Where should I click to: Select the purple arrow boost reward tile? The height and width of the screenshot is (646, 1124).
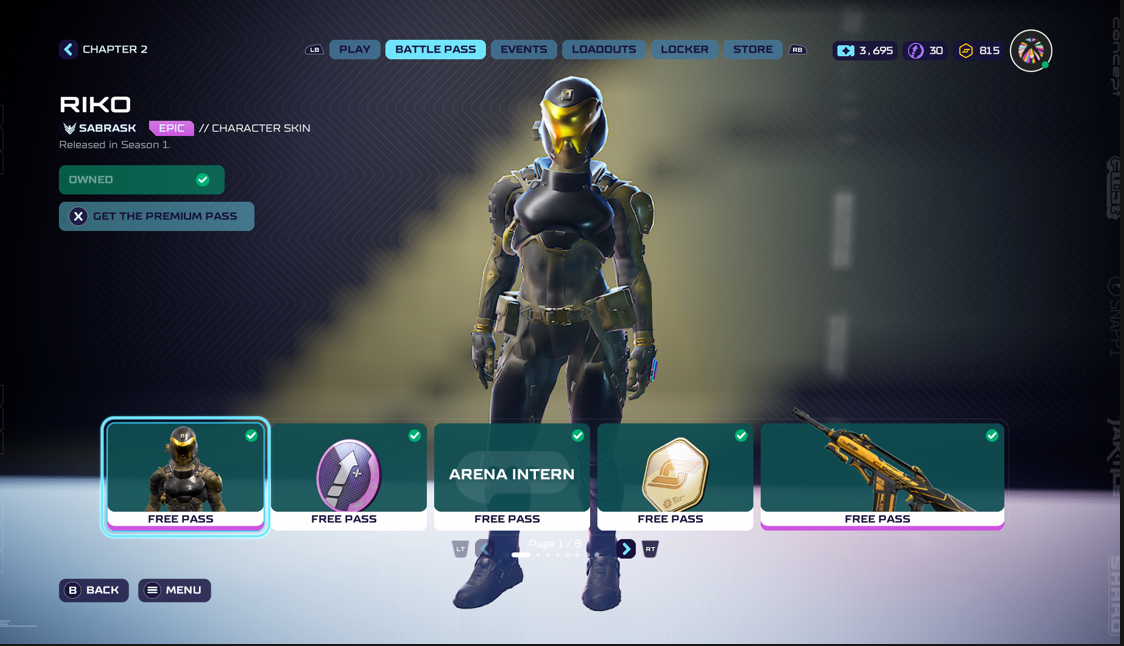point(348,475)
